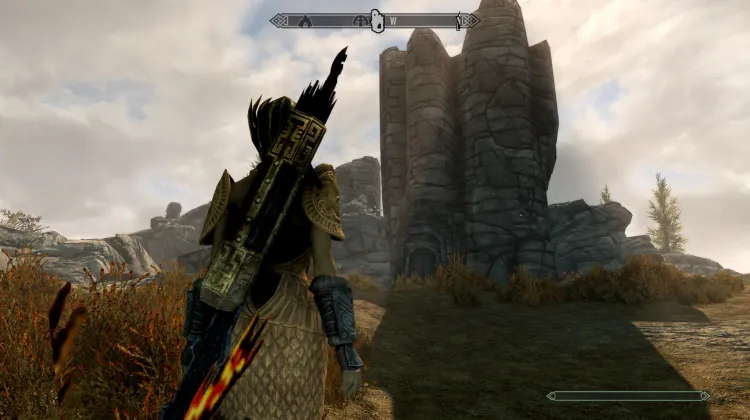This screenshot has width=750, height=420.
Task: Click the camp tent marker on the compass
Action: tap(307, 20)
